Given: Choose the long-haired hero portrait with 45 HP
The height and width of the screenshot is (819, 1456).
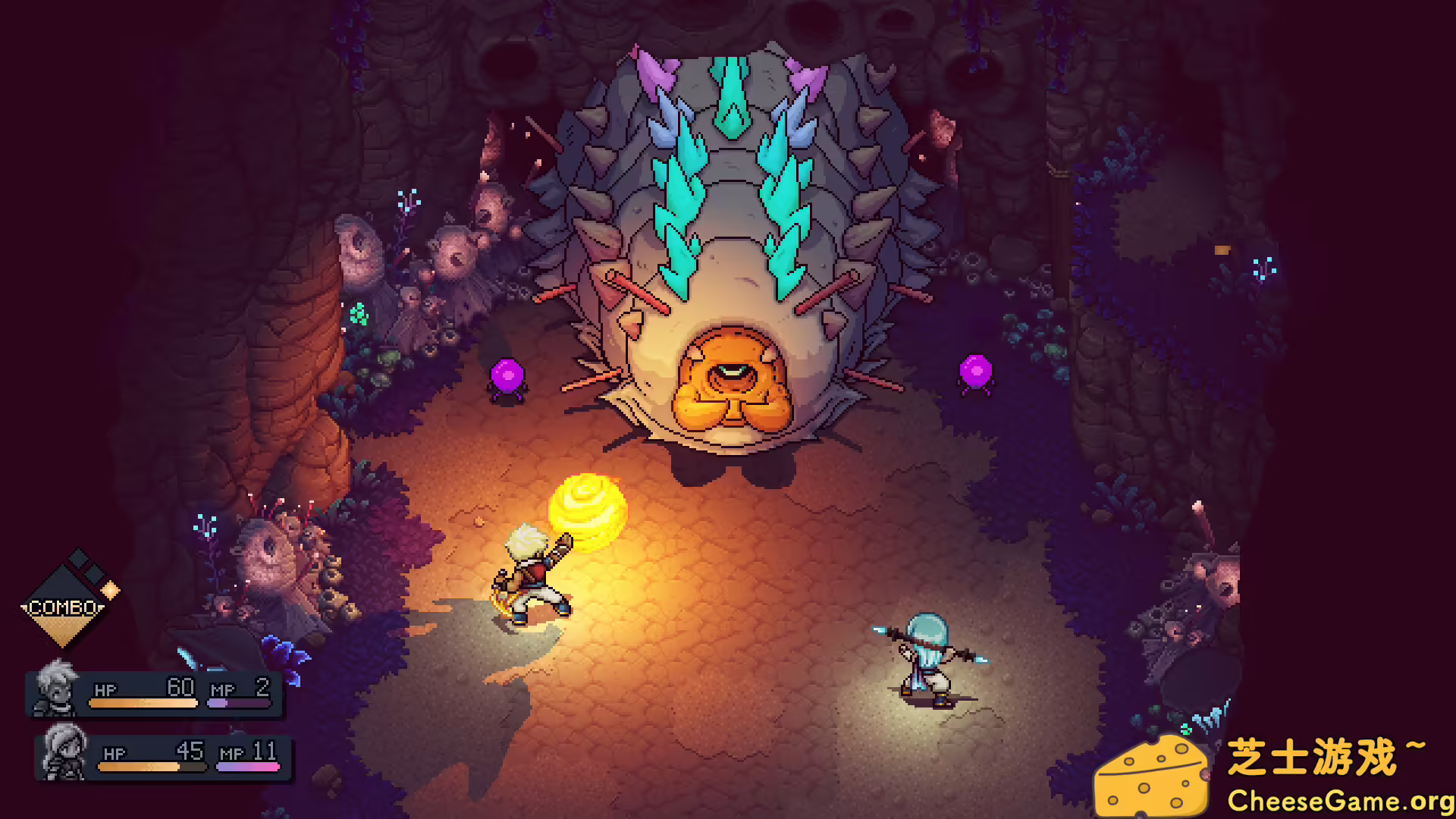Looking at the screenshot, I should [x=64, y=752].
